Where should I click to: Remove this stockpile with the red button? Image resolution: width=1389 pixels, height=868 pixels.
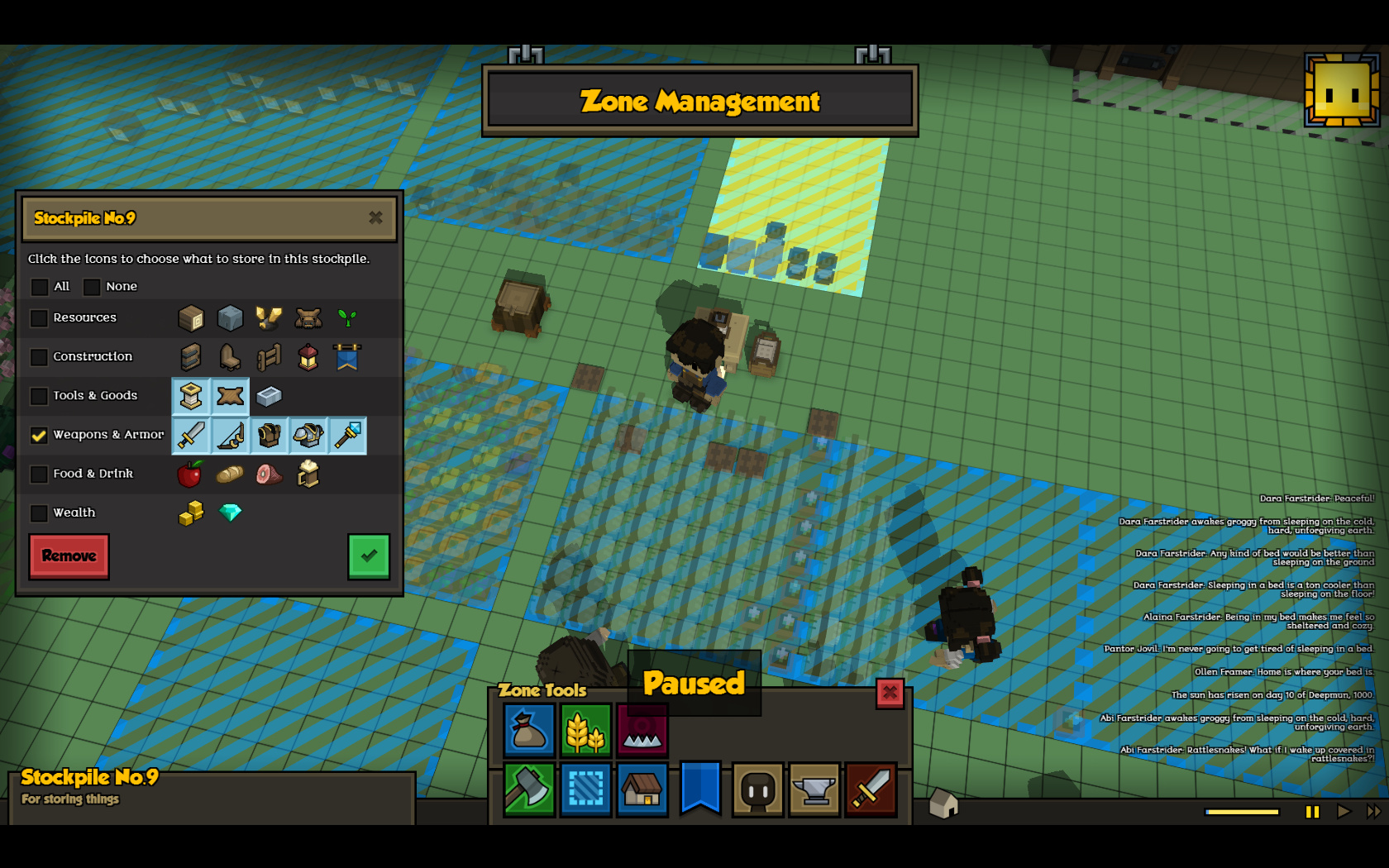pyautogui.click(x=69, y=556)
